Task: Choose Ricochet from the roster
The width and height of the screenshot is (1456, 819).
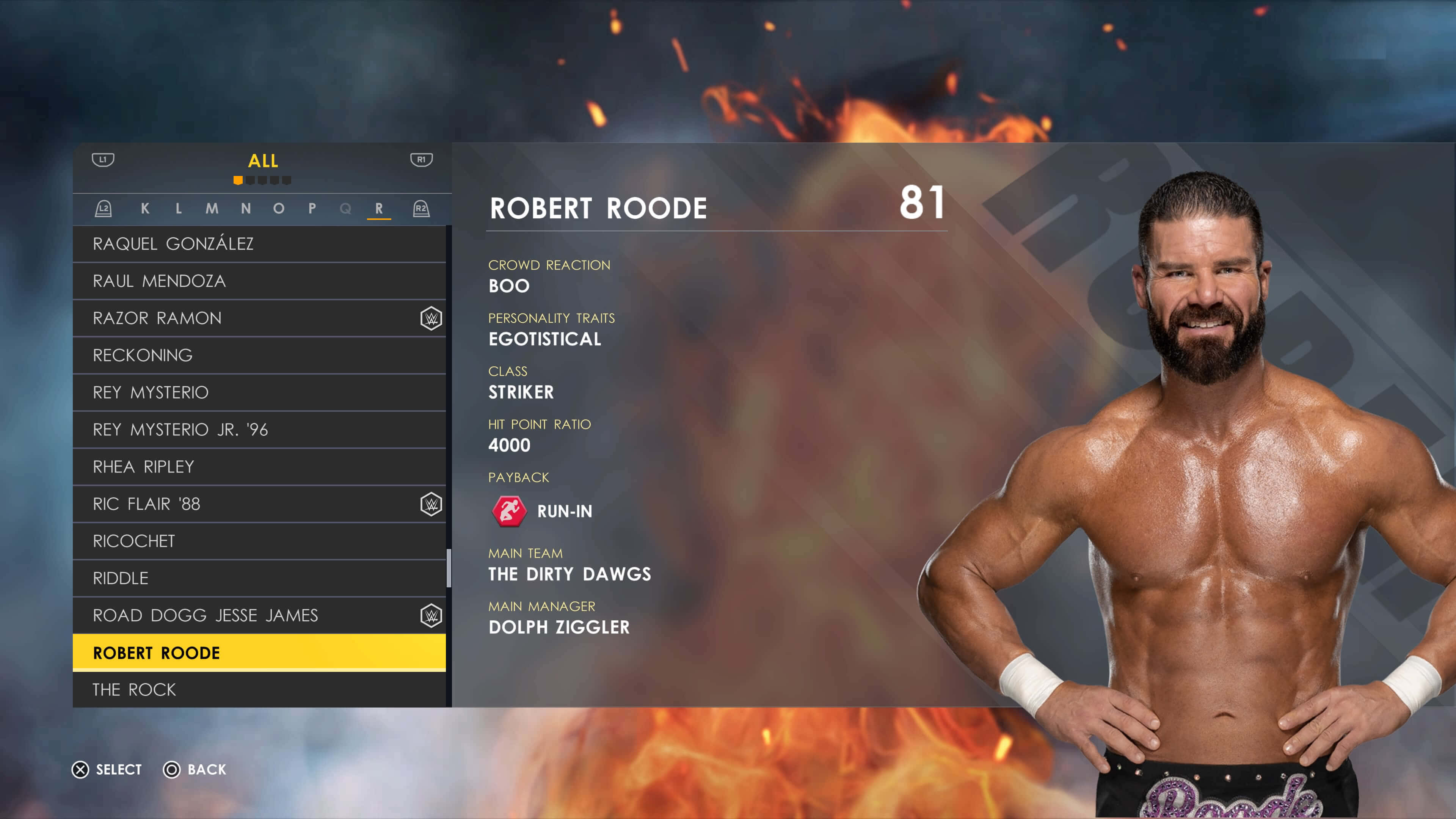Action: (x=259, y=541)
